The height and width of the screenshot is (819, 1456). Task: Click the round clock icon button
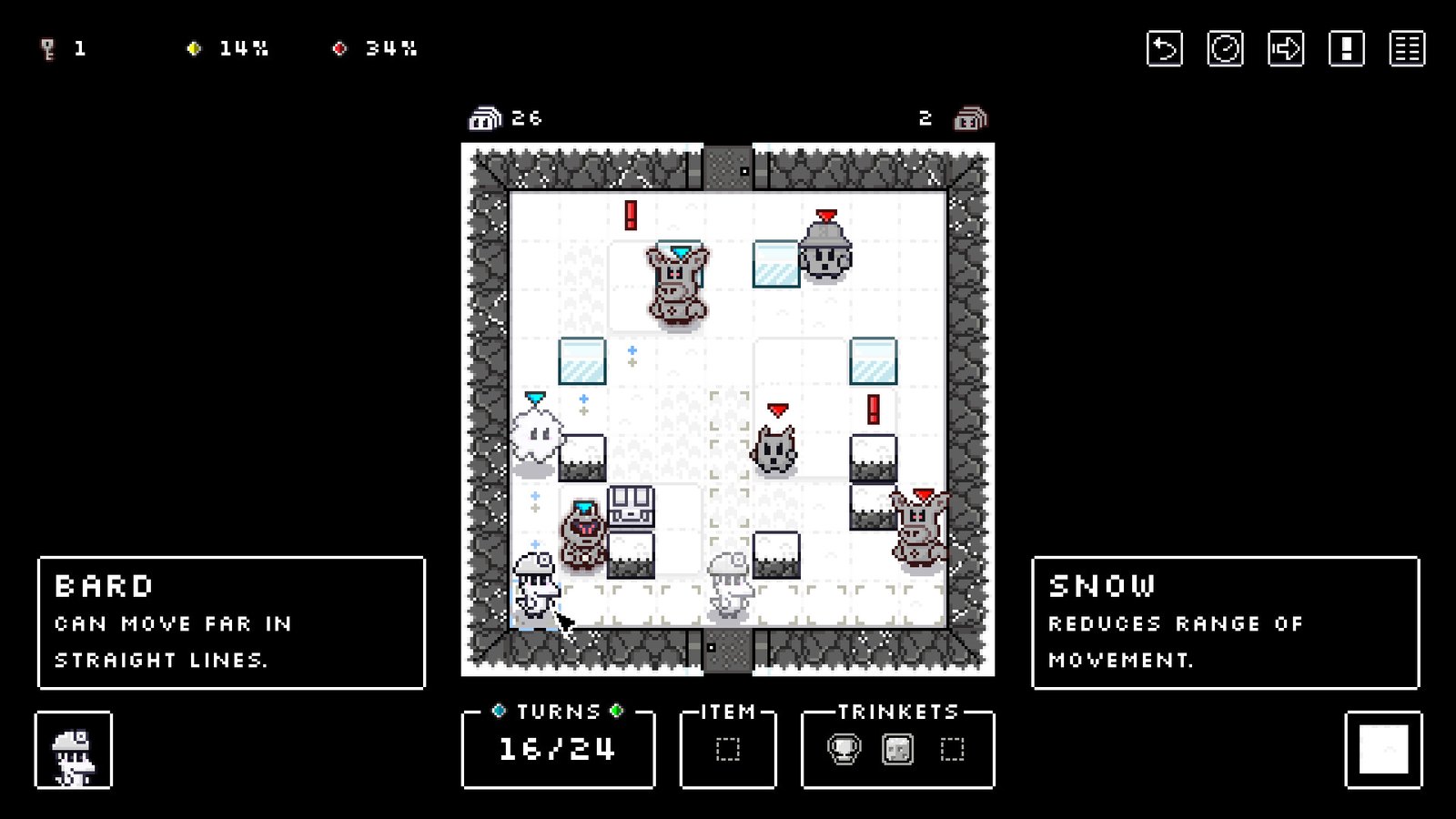click(1225, 49)
